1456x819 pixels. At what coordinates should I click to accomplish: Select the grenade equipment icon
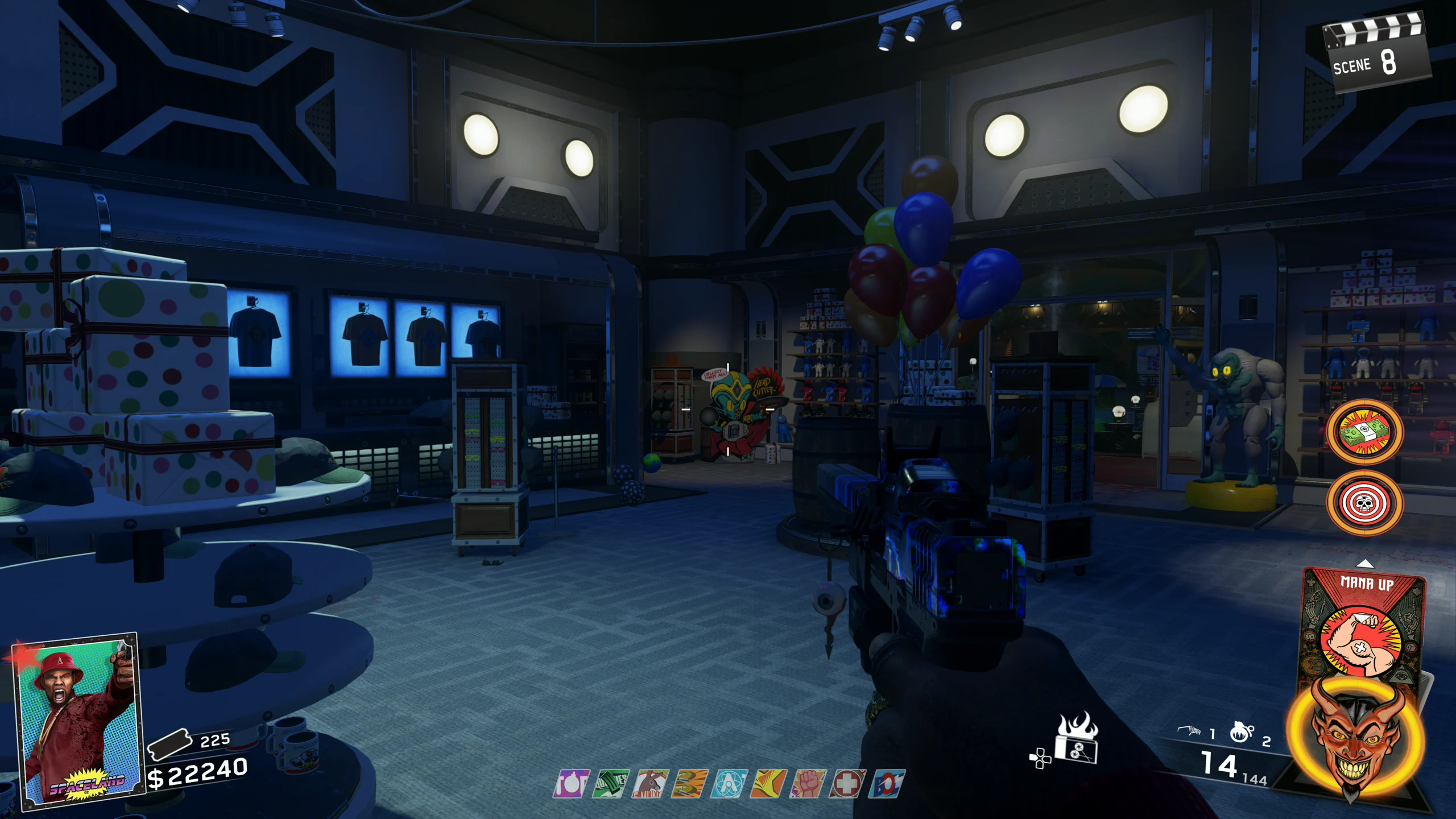tap(1241, 733)
